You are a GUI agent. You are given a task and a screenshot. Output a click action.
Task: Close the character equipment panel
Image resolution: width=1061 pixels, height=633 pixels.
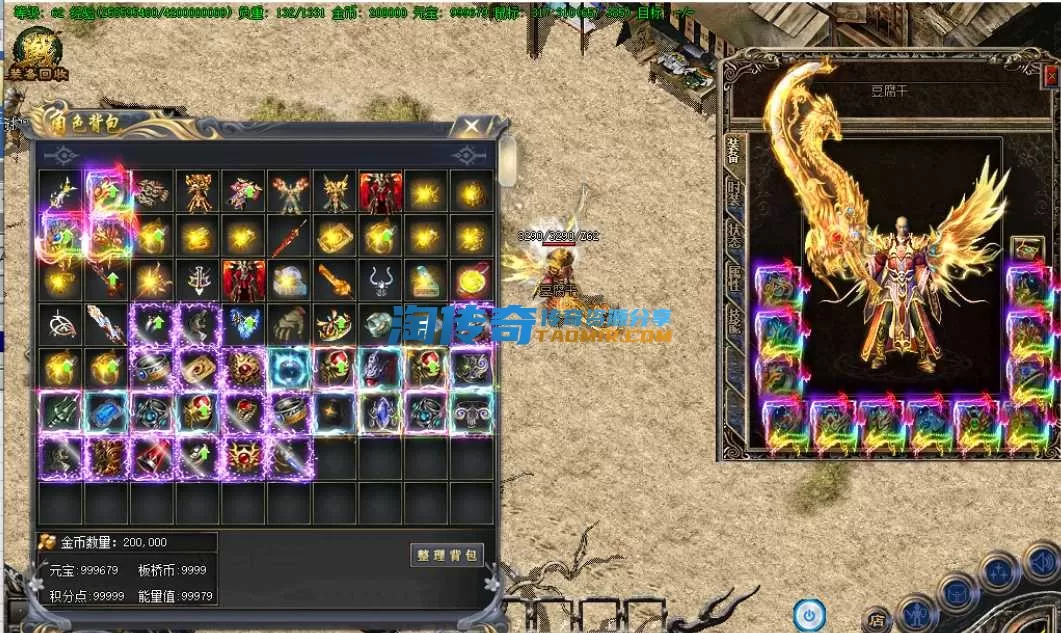pos(1050,76)
